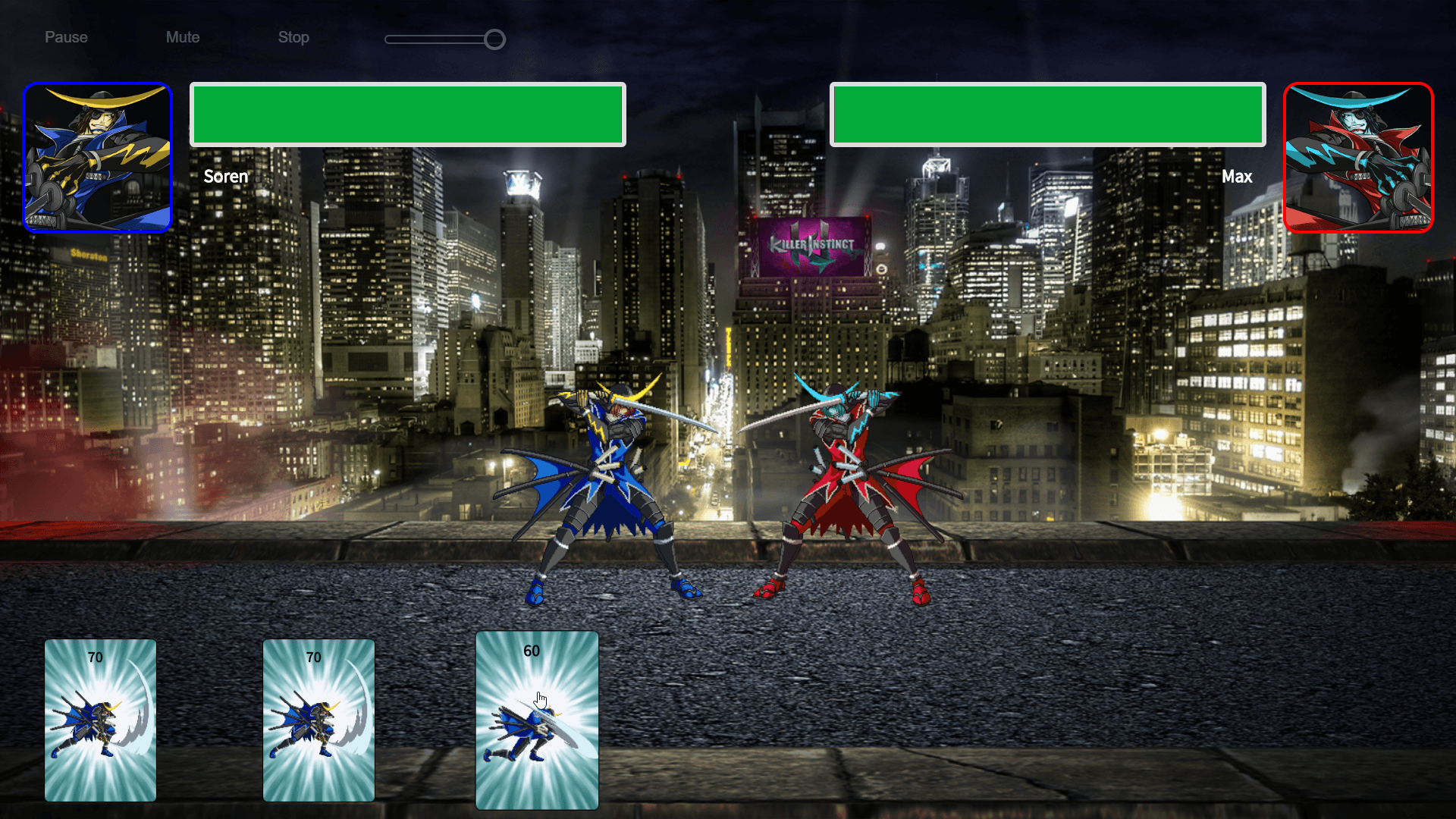Select Soren's blue-framed portrait

pyautogui.click(x=98, y=157)
